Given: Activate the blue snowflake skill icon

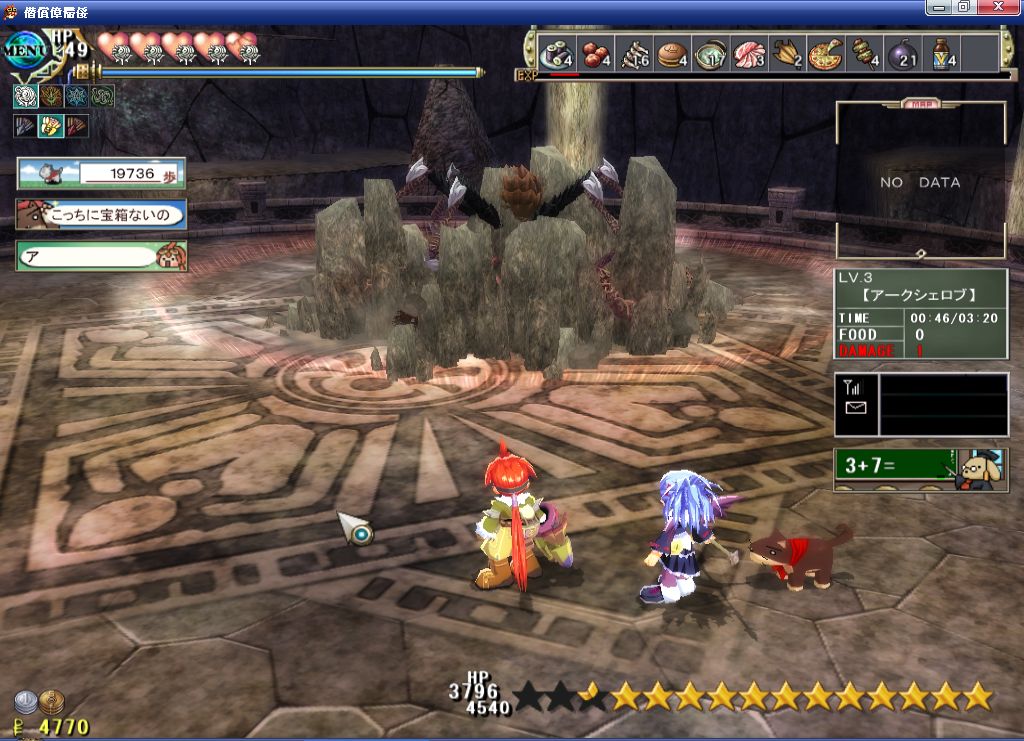Looking at the screenshot, I should [77, 96].
